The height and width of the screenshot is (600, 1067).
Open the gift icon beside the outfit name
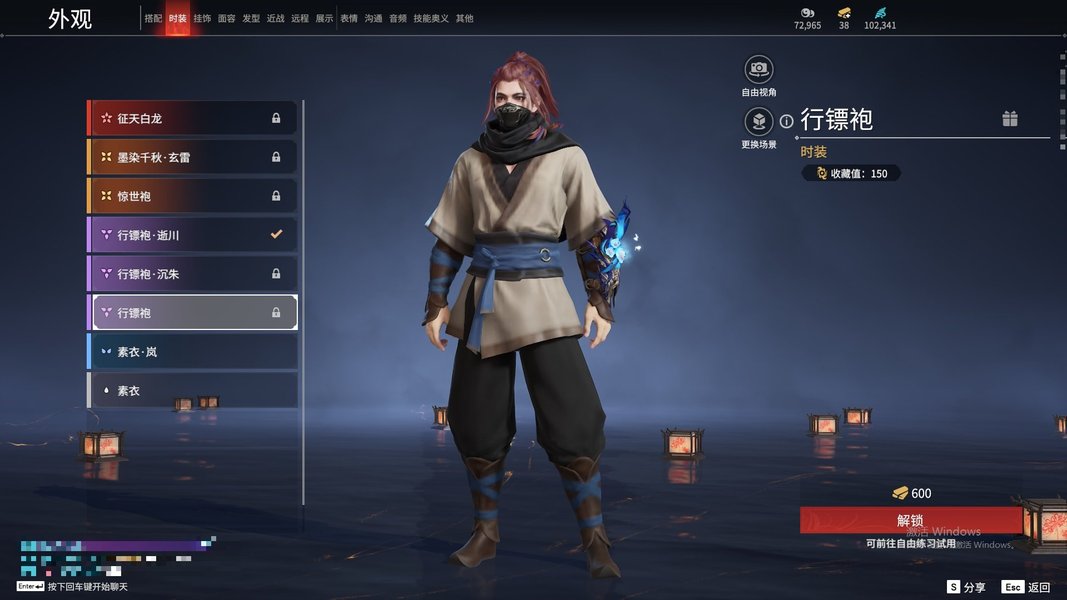click(x=1010, y=119)
